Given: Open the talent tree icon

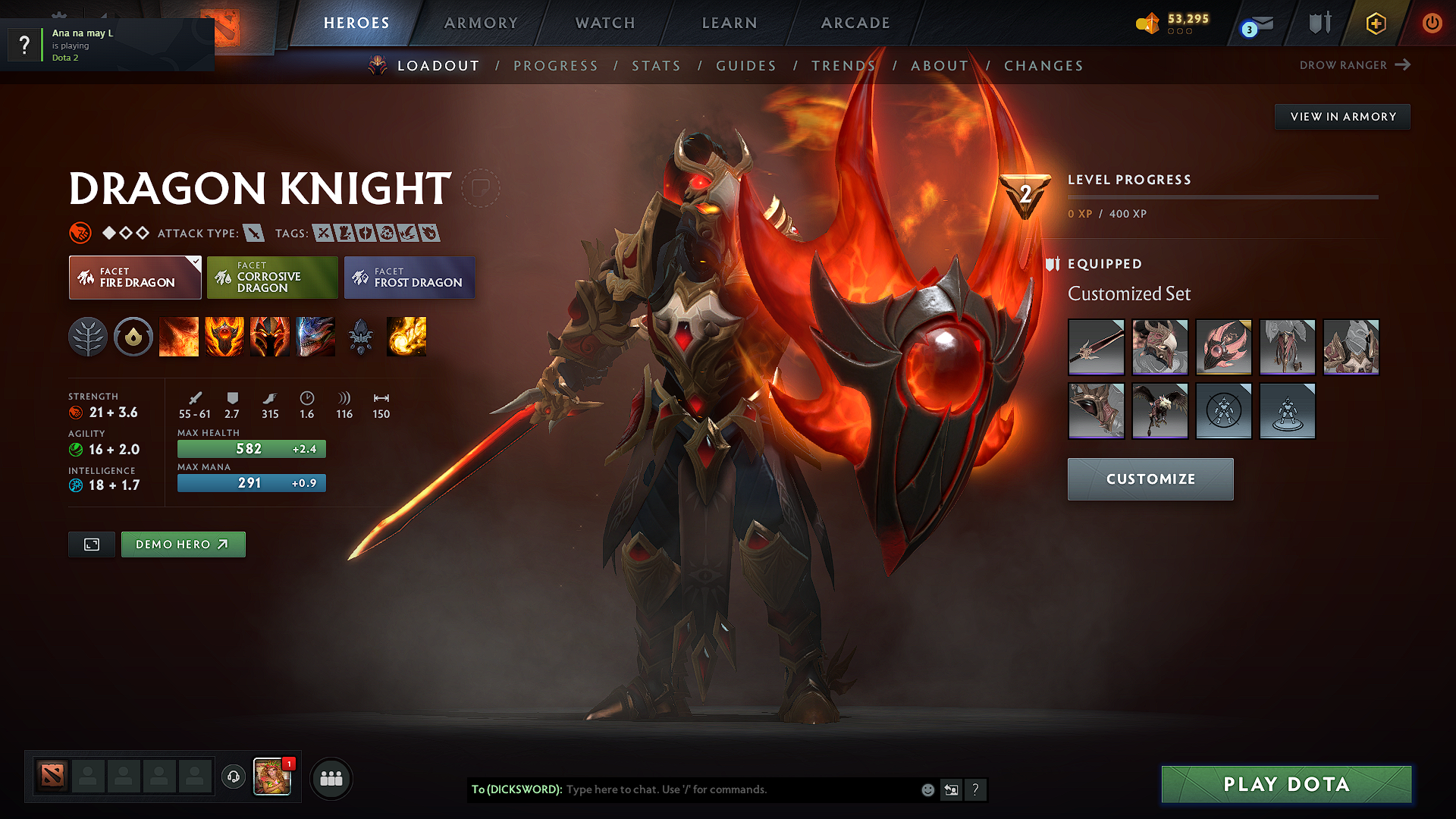Looking at the screenshot, I should pos(89,337).
